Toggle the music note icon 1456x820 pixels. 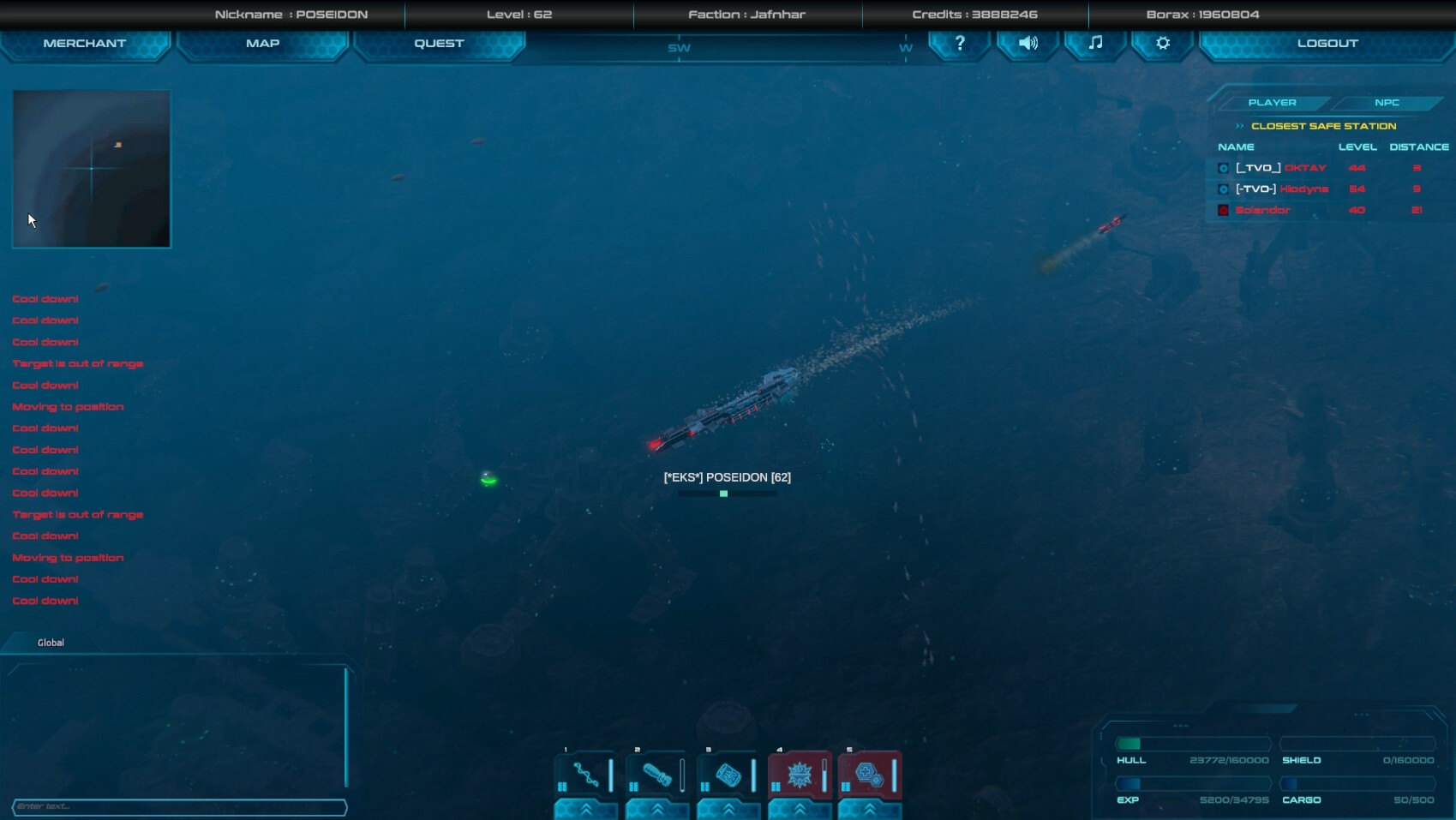(1094, 44)
